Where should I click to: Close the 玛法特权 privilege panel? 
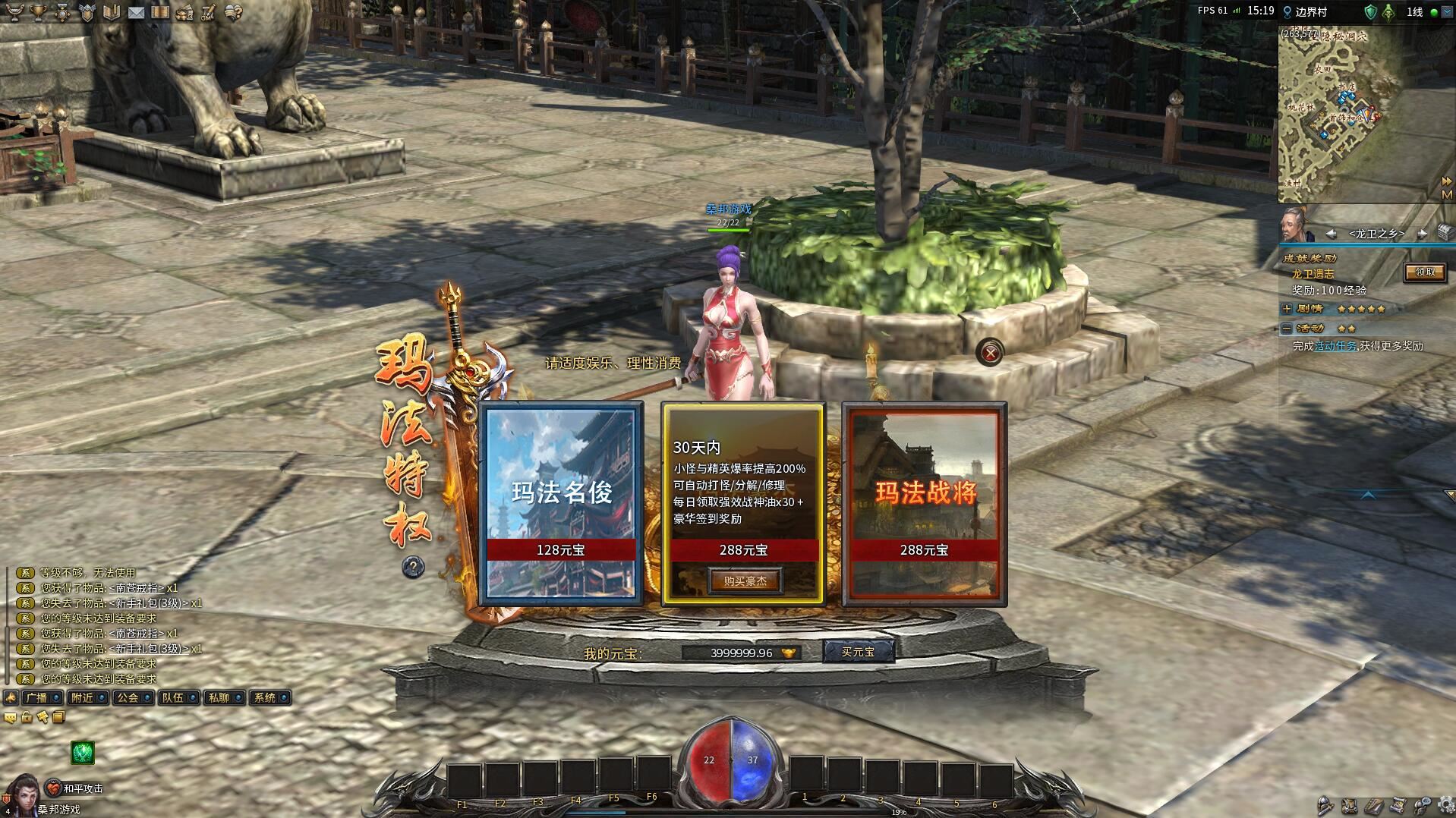(990, 353)
